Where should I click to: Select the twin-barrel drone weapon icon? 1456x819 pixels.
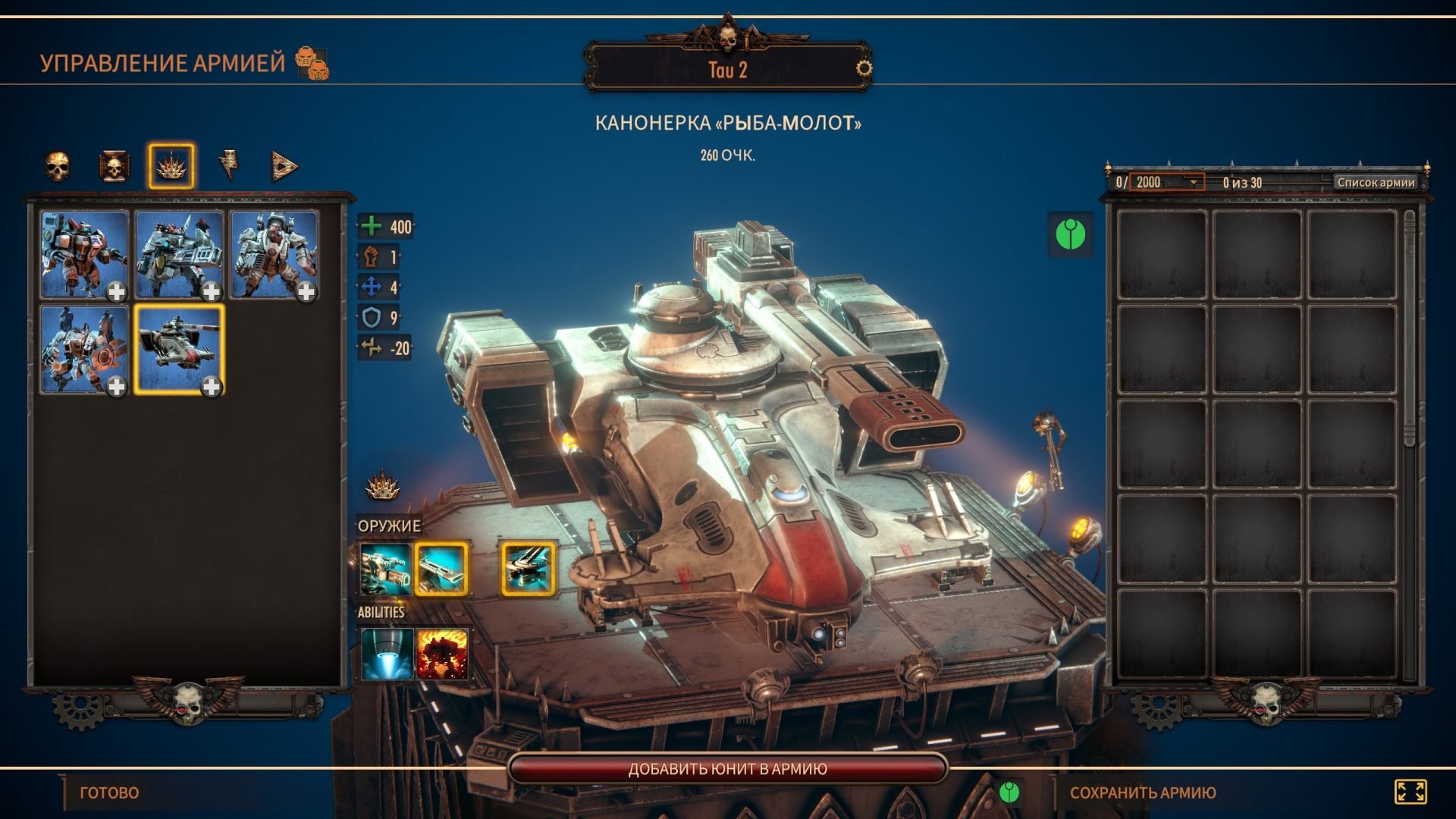[528, 568]
